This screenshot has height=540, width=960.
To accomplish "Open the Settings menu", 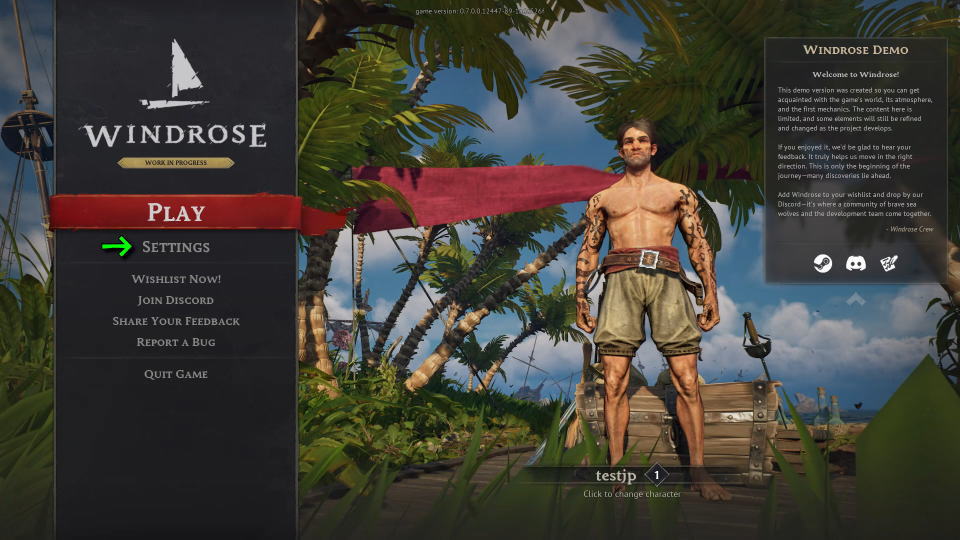I will tap(176, 247).
